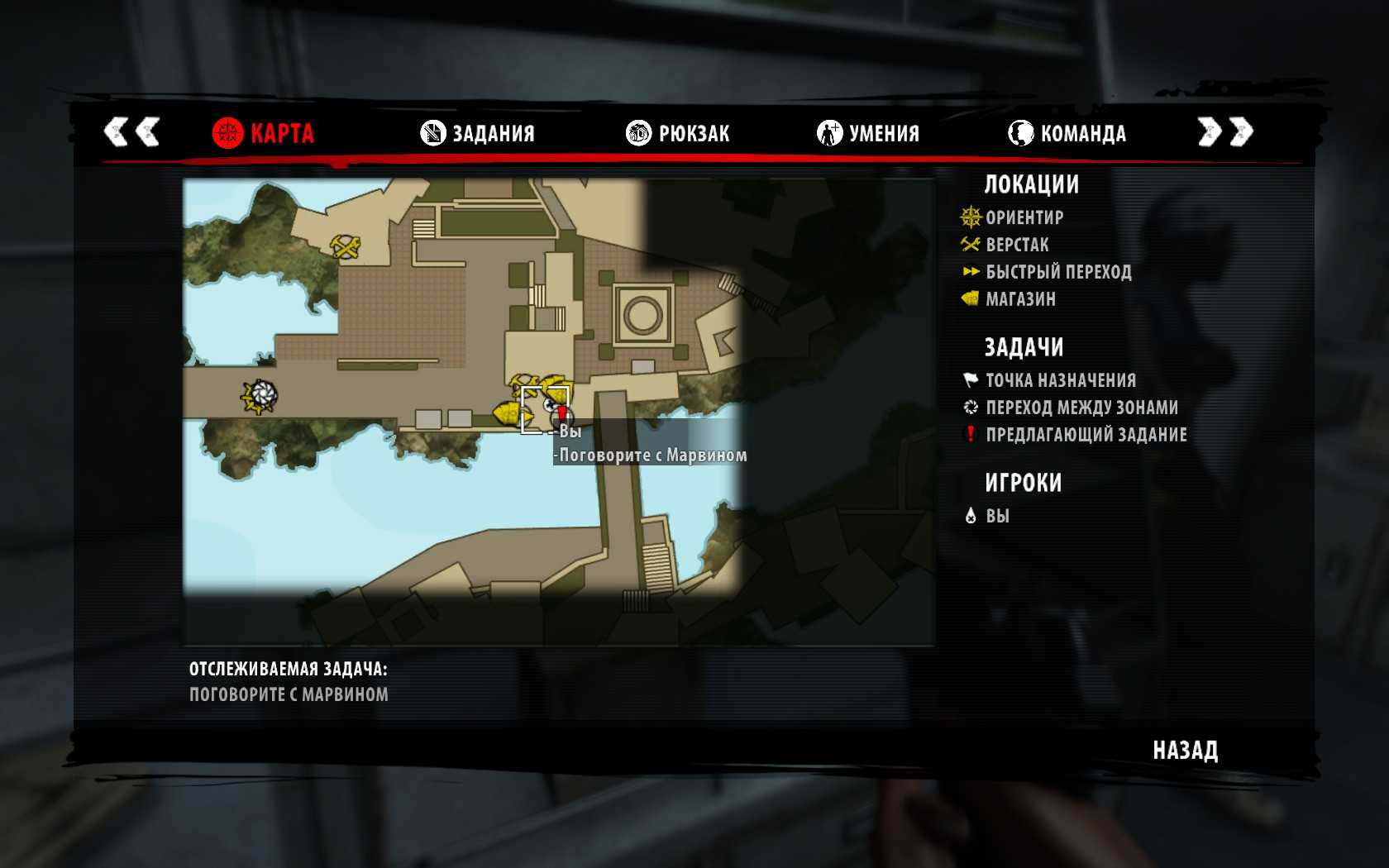Select the Ориентир legend entry

tap(1024, 217)
